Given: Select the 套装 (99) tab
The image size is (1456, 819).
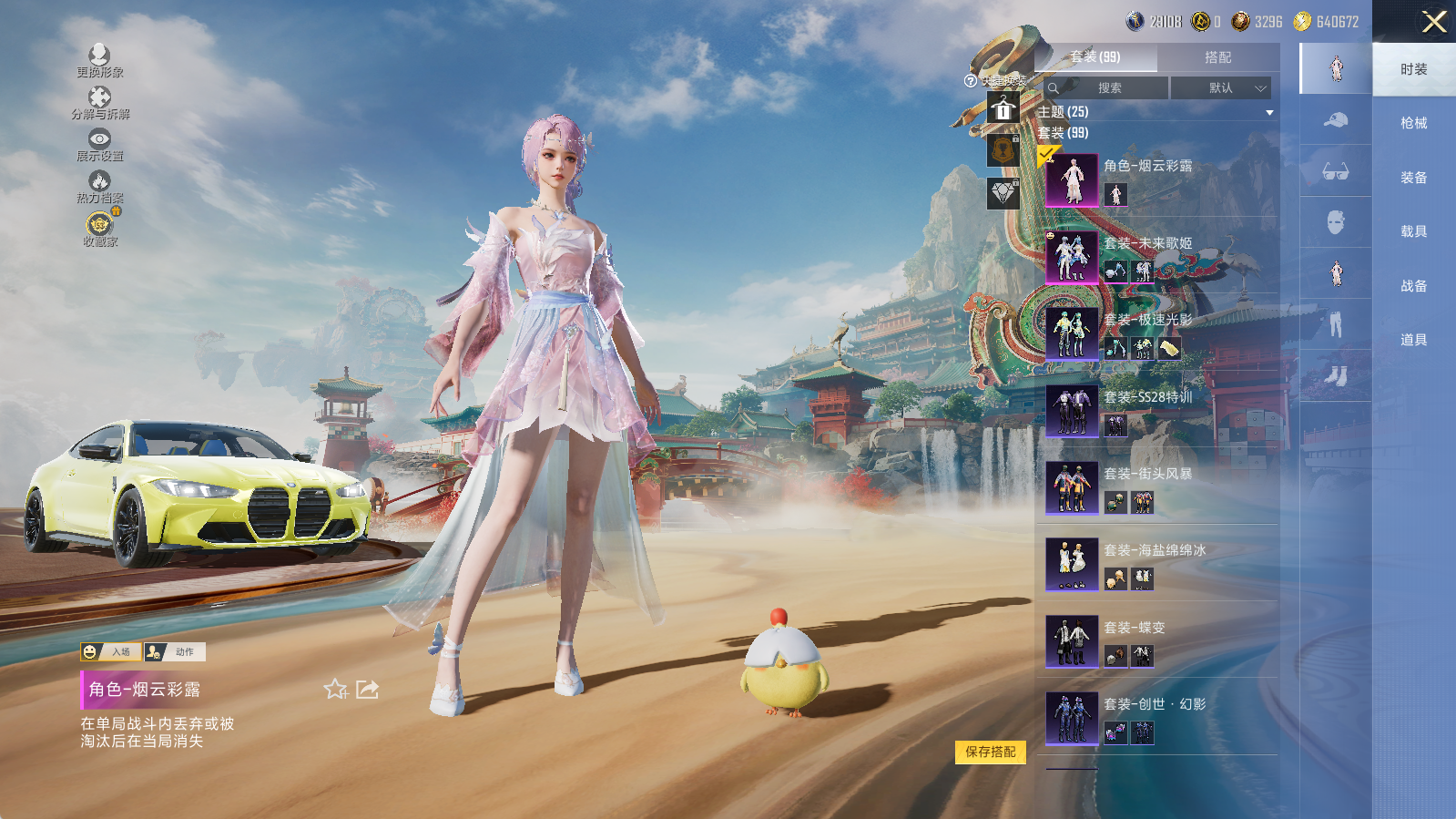Looking at the screenshot, I should 1095,57.
